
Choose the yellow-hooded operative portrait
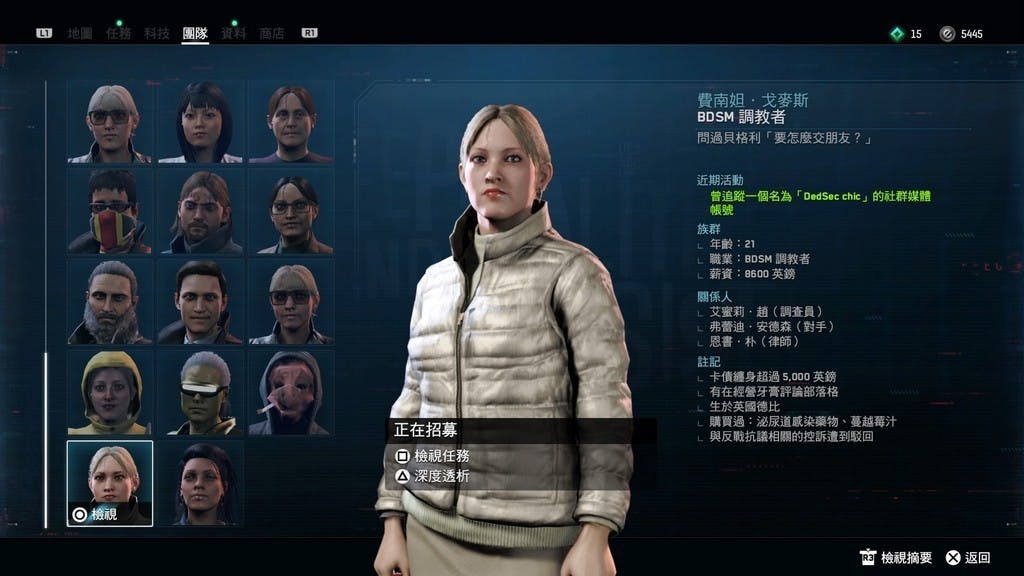pos(110,392)
